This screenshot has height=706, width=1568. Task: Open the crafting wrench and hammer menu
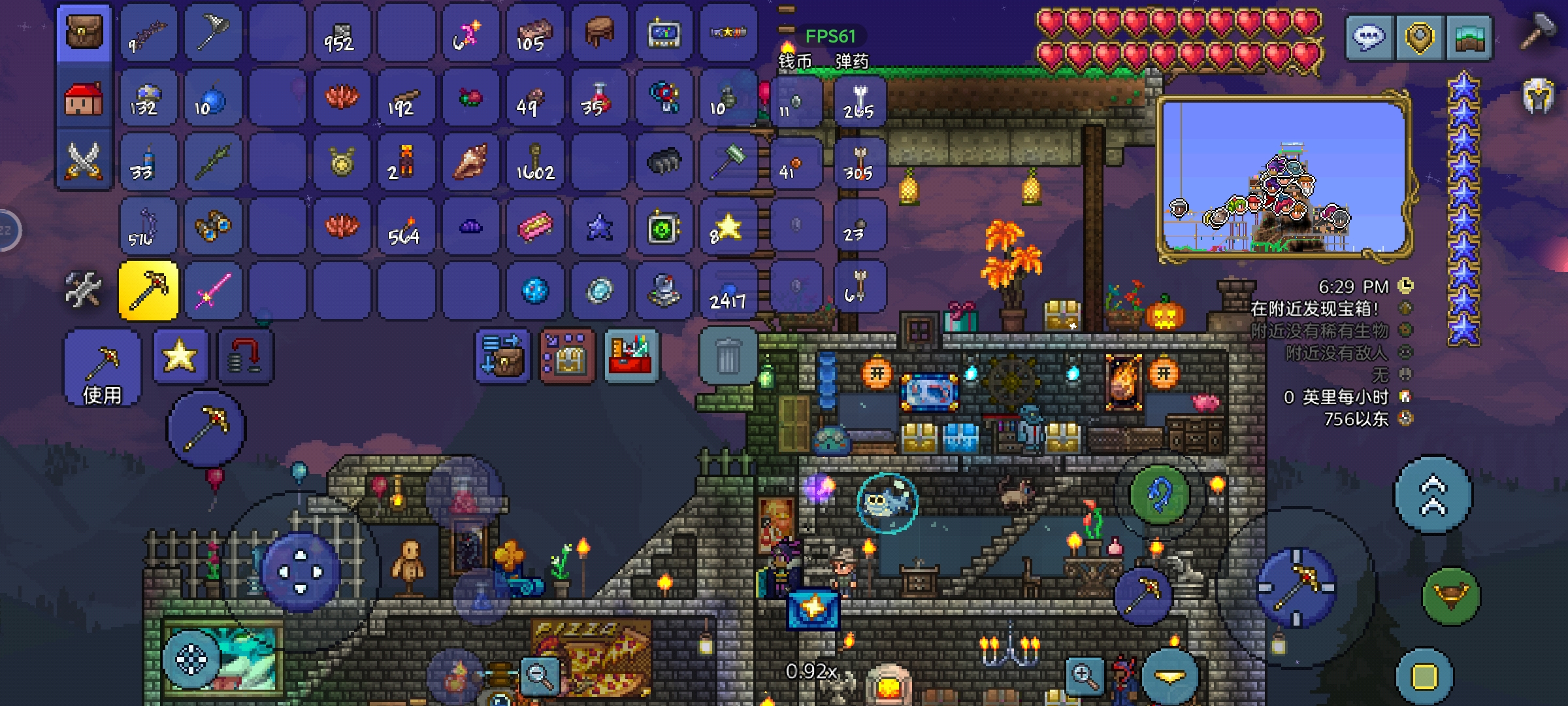pyautogui.click(x=84, y=289)
